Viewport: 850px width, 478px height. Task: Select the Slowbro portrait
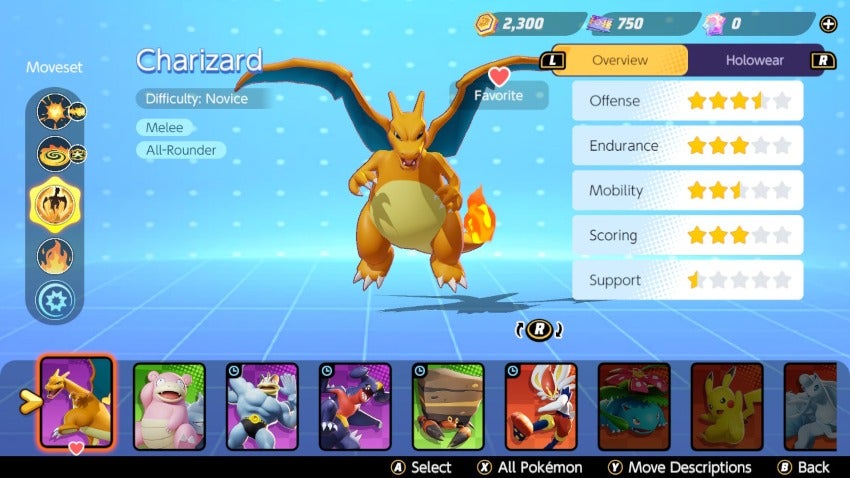pos(168,405)
